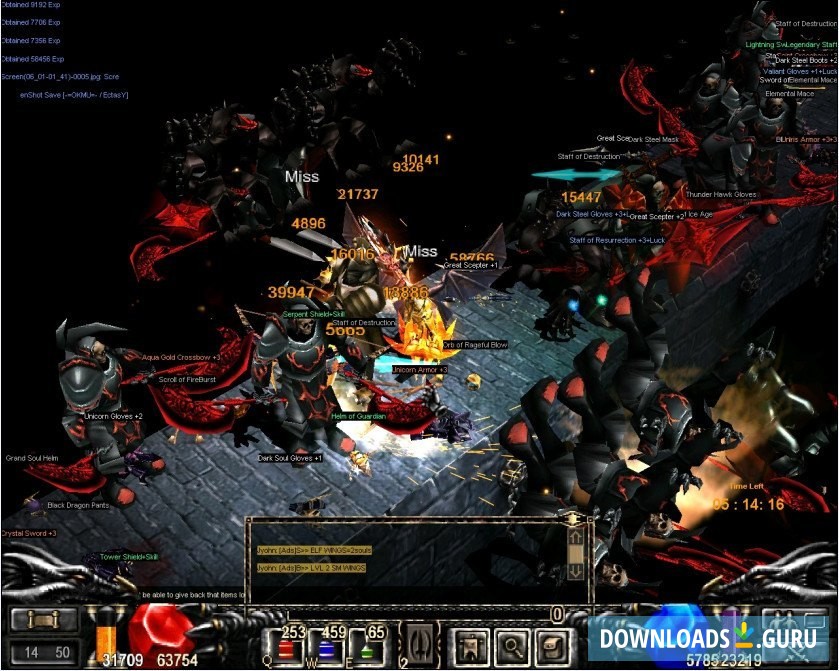The width and height of the screenshot is (839, 671).
Task: Select the active skill slot
Action: click(416, 641)
